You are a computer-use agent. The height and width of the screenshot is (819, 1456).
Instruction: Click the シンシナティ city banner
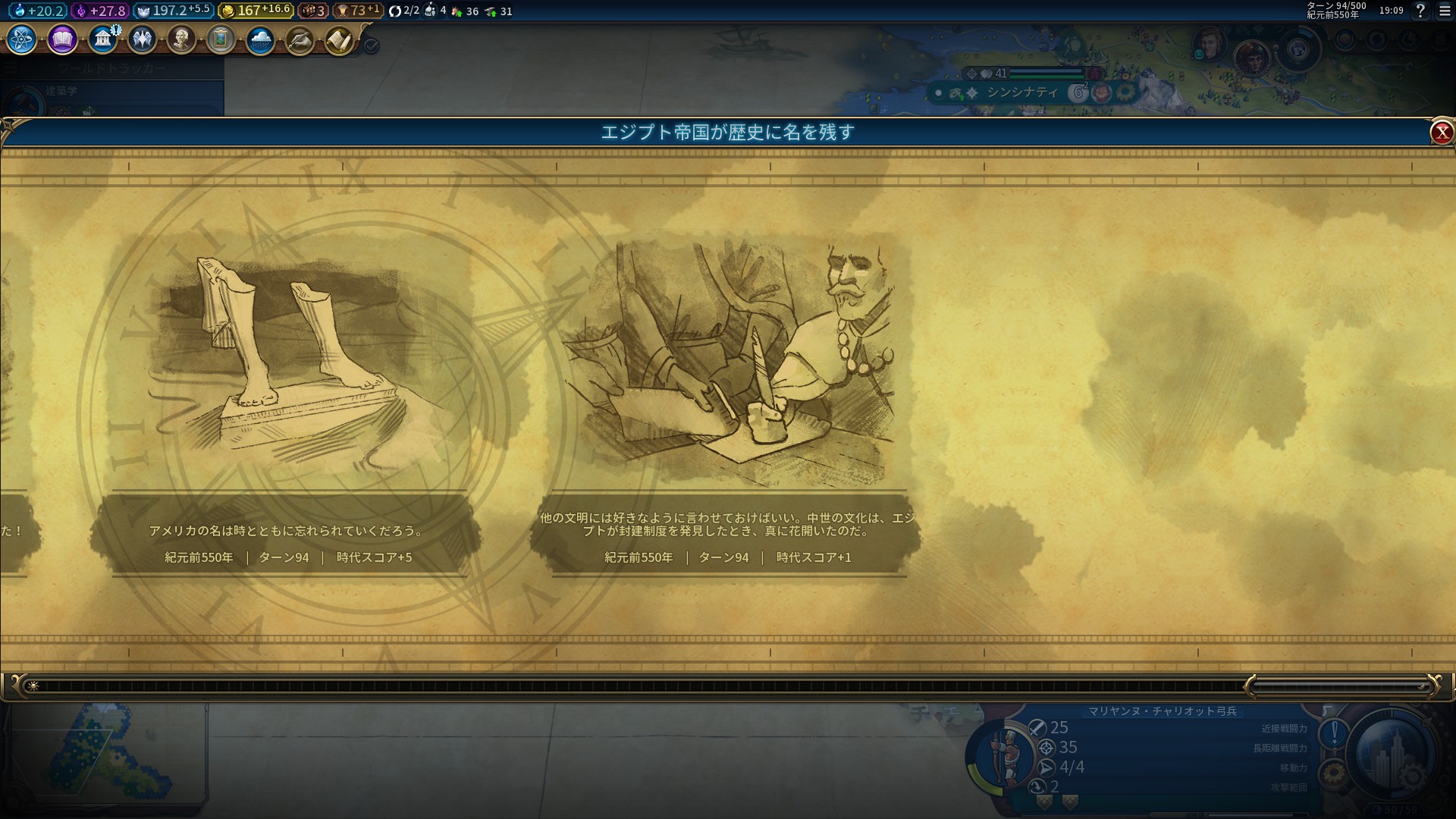tap(1021, 93)
